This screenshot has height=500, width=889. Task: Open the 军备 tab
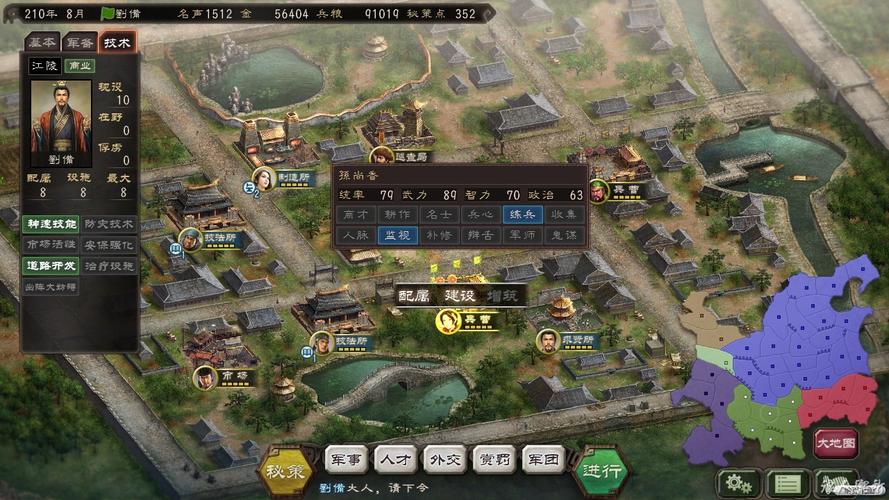point(79,42)
